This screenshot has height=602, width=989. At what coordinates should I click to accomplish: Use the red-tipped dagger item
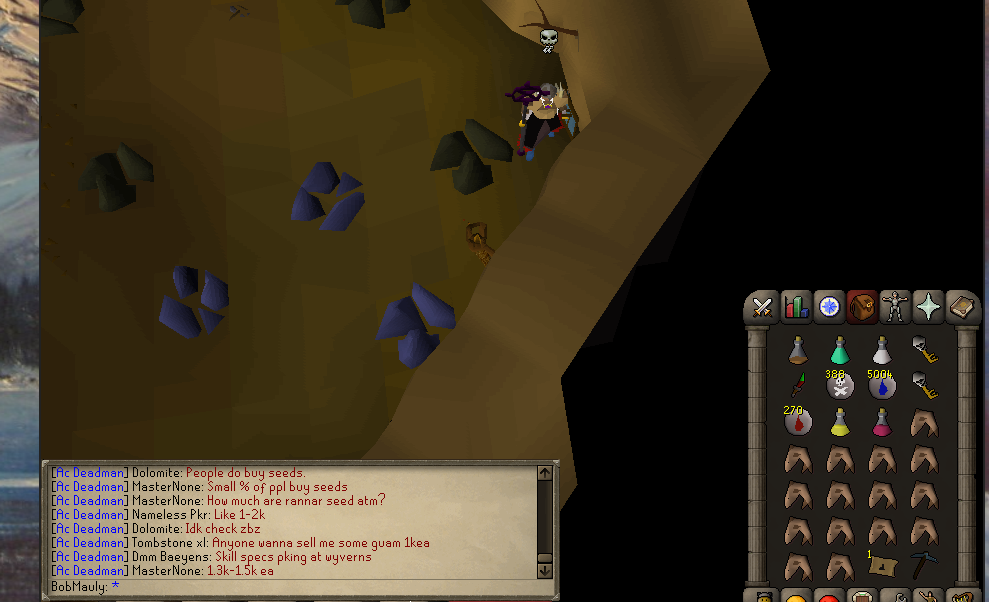pyautogui.click(x=798, y=385)
